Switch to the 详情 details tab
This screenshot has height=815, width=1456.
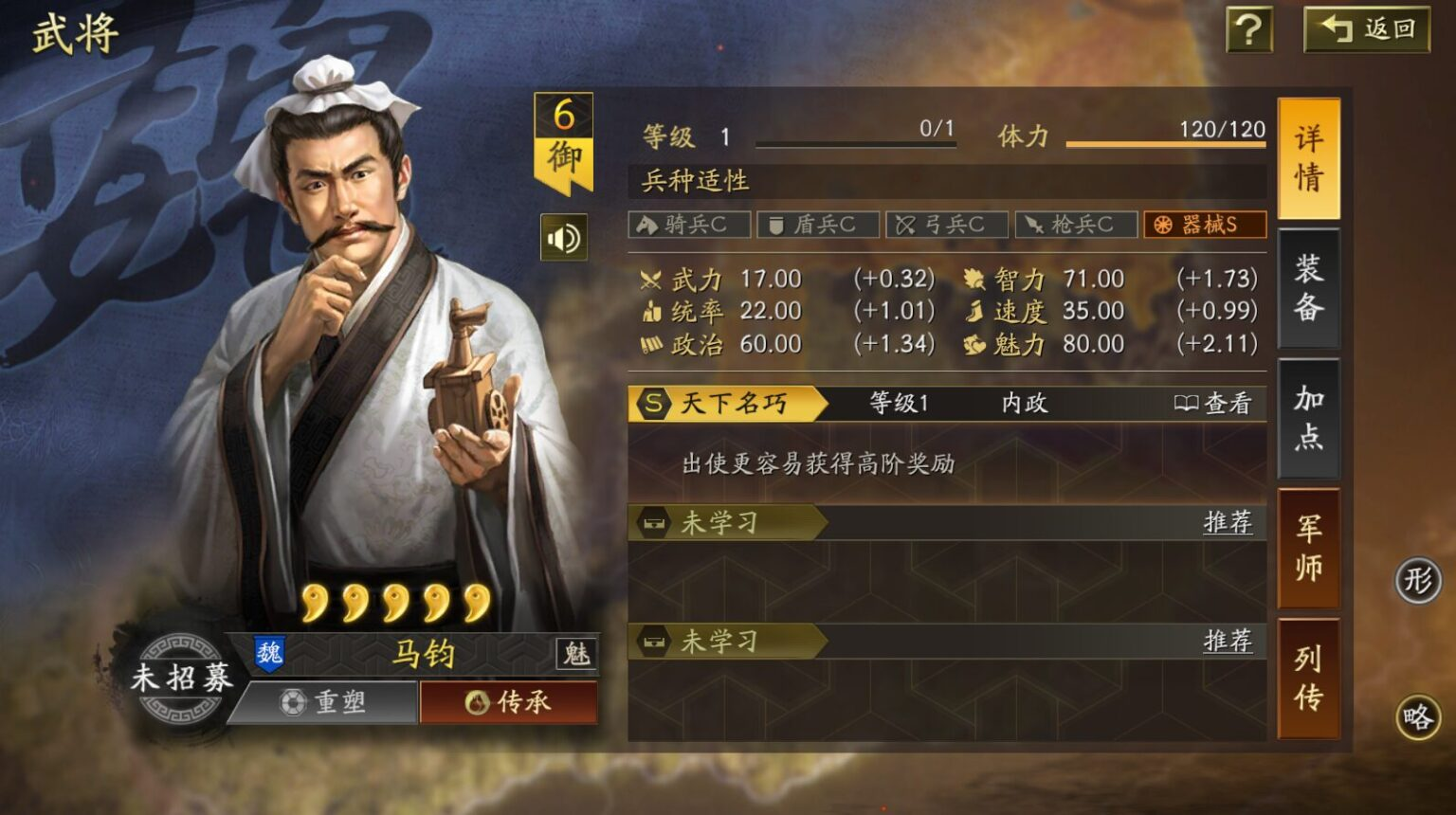[x=1308, y=158]
